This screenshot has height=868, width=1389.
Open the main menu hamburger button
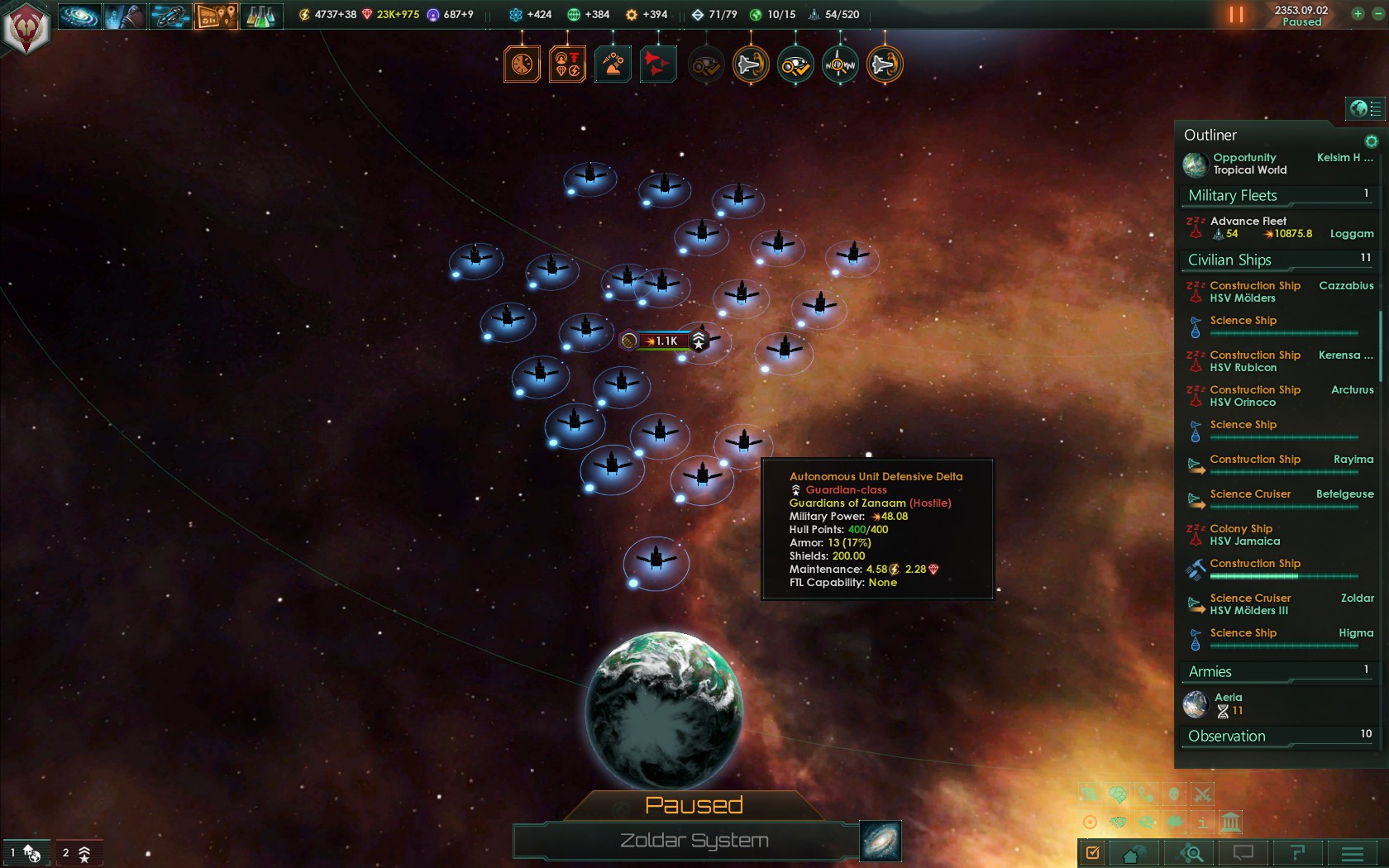[x=1353, y=853]
